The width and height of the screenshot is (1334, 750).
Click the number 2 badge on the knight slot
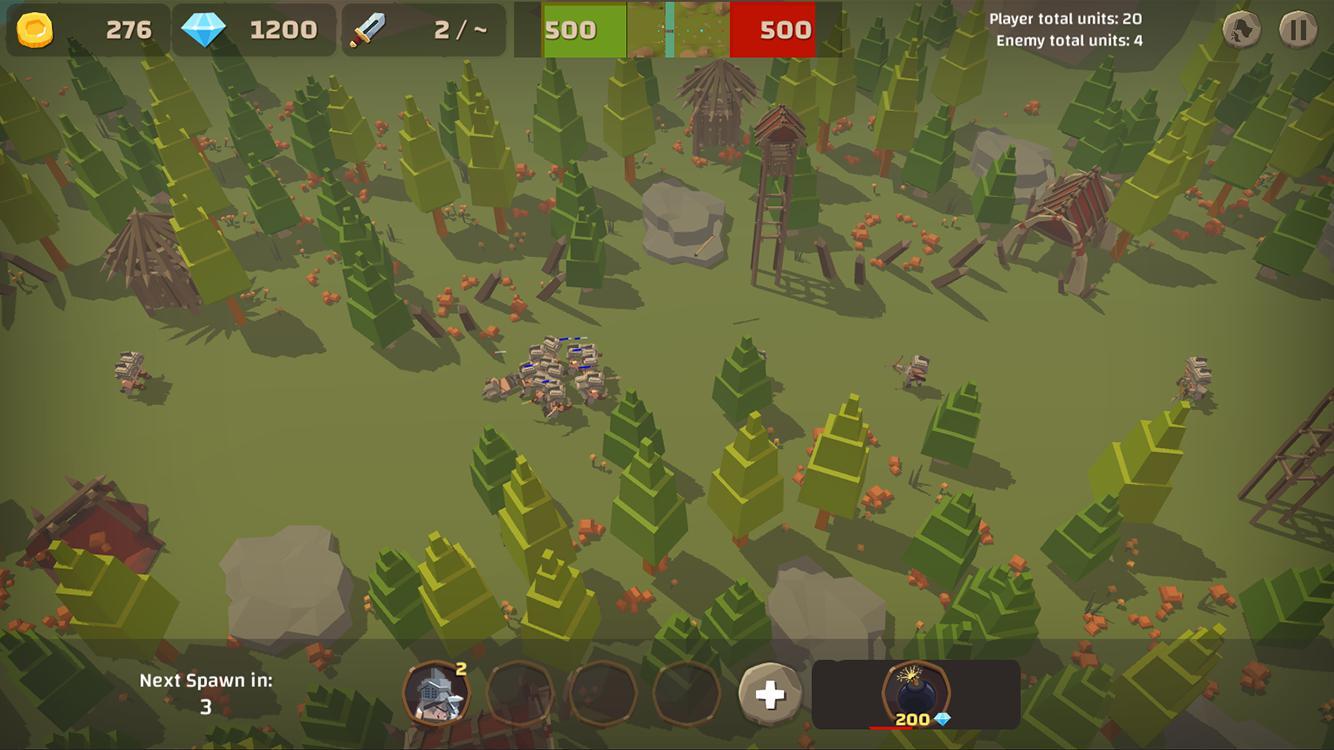coord(462,668)
